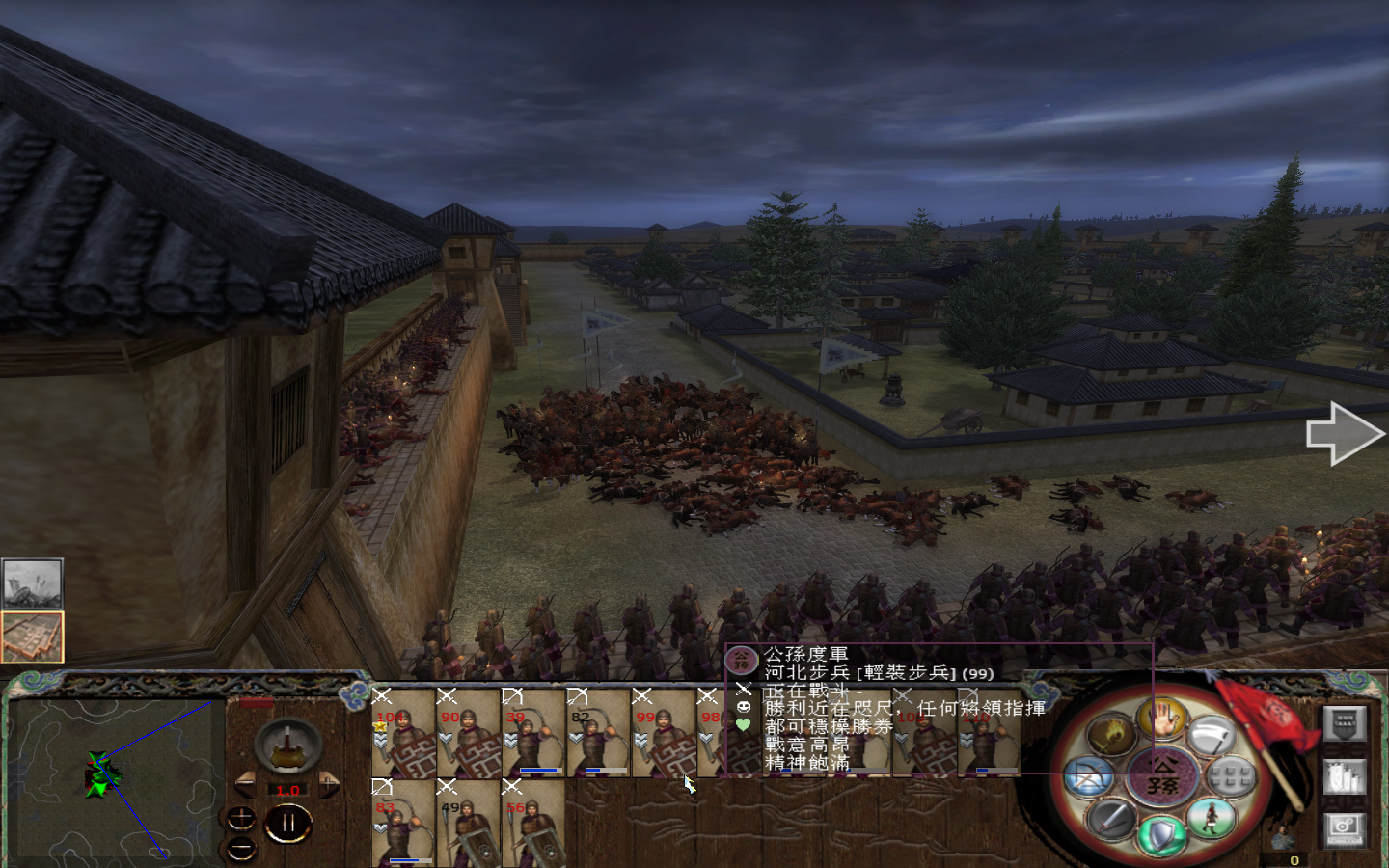
Task: Open the group formations grid icon
Action: click(1229, 775)
